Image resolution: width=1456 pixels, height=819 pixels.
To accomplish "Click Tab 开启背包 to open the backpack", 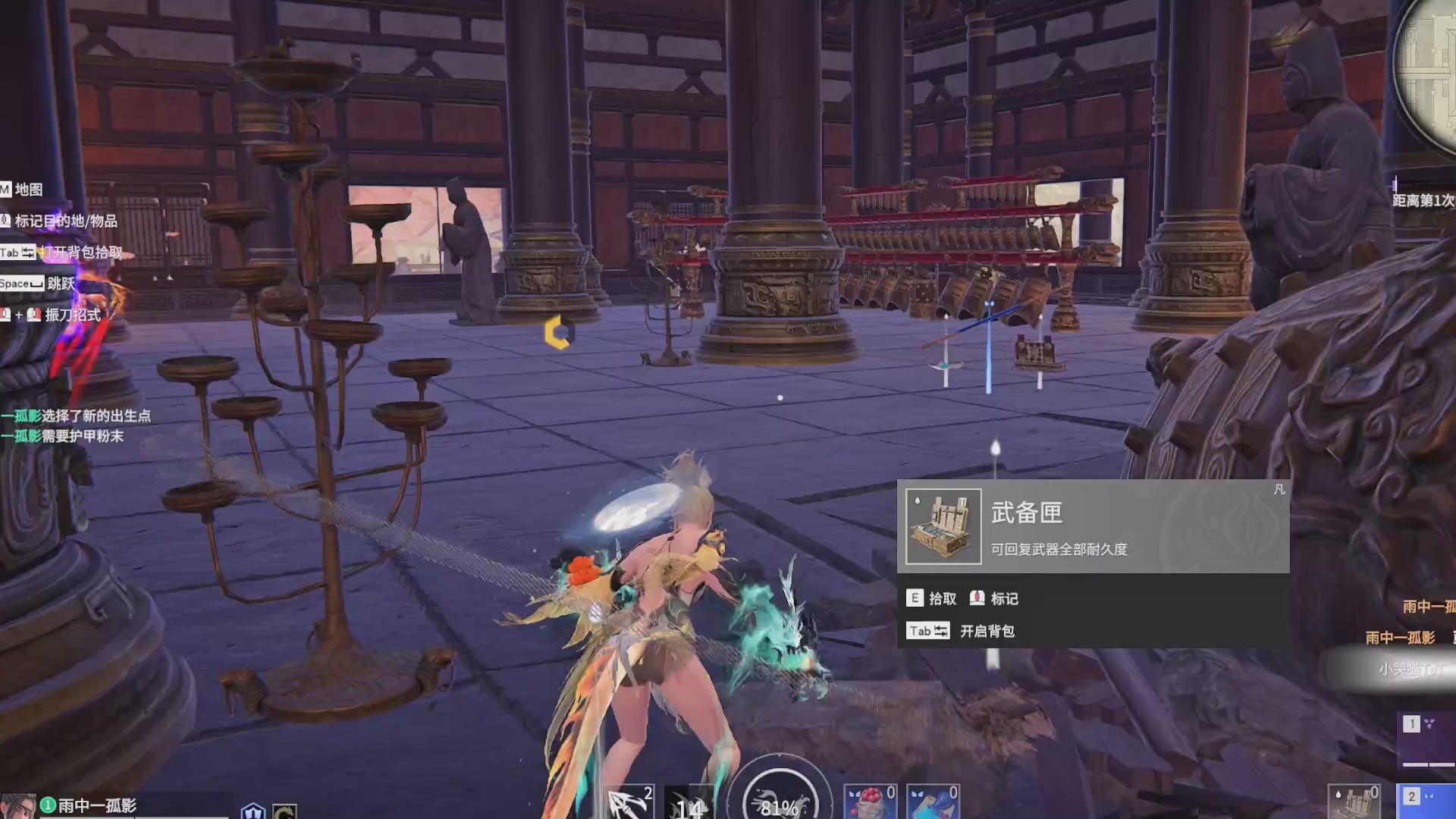I will (928, 630).
